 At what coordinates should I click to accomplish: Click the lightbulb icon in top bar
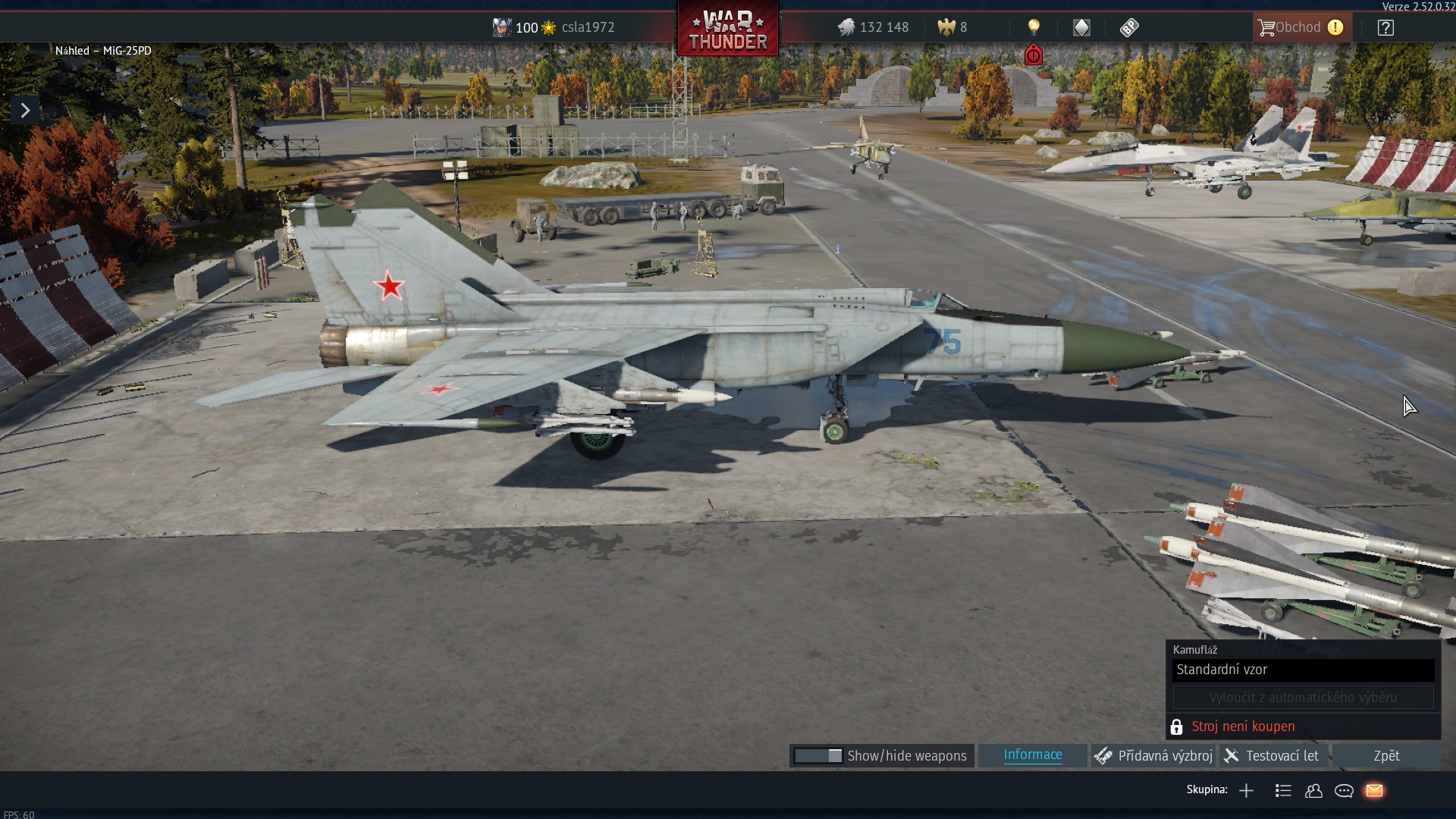[x=1034, y=27]
